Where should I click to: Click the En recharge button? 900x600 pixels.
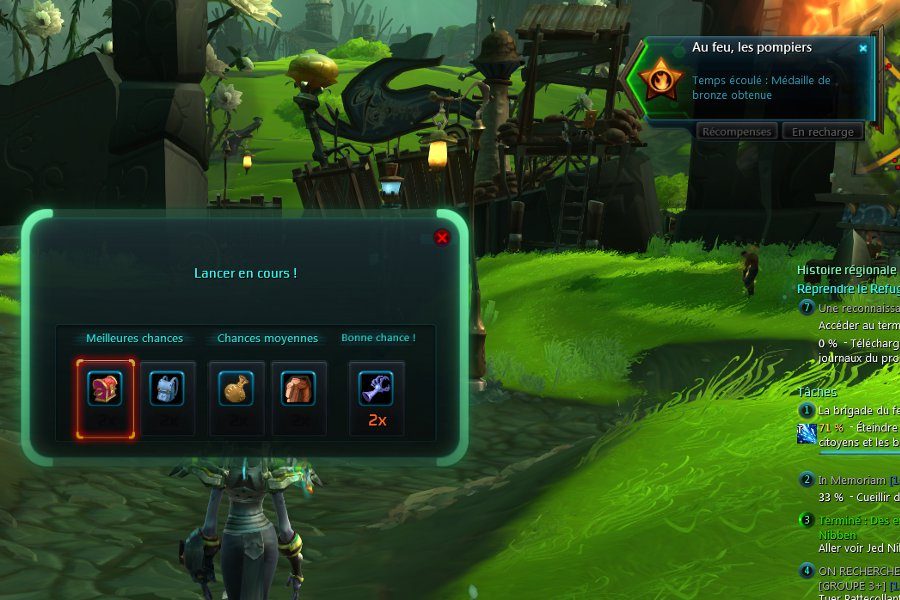823,132
